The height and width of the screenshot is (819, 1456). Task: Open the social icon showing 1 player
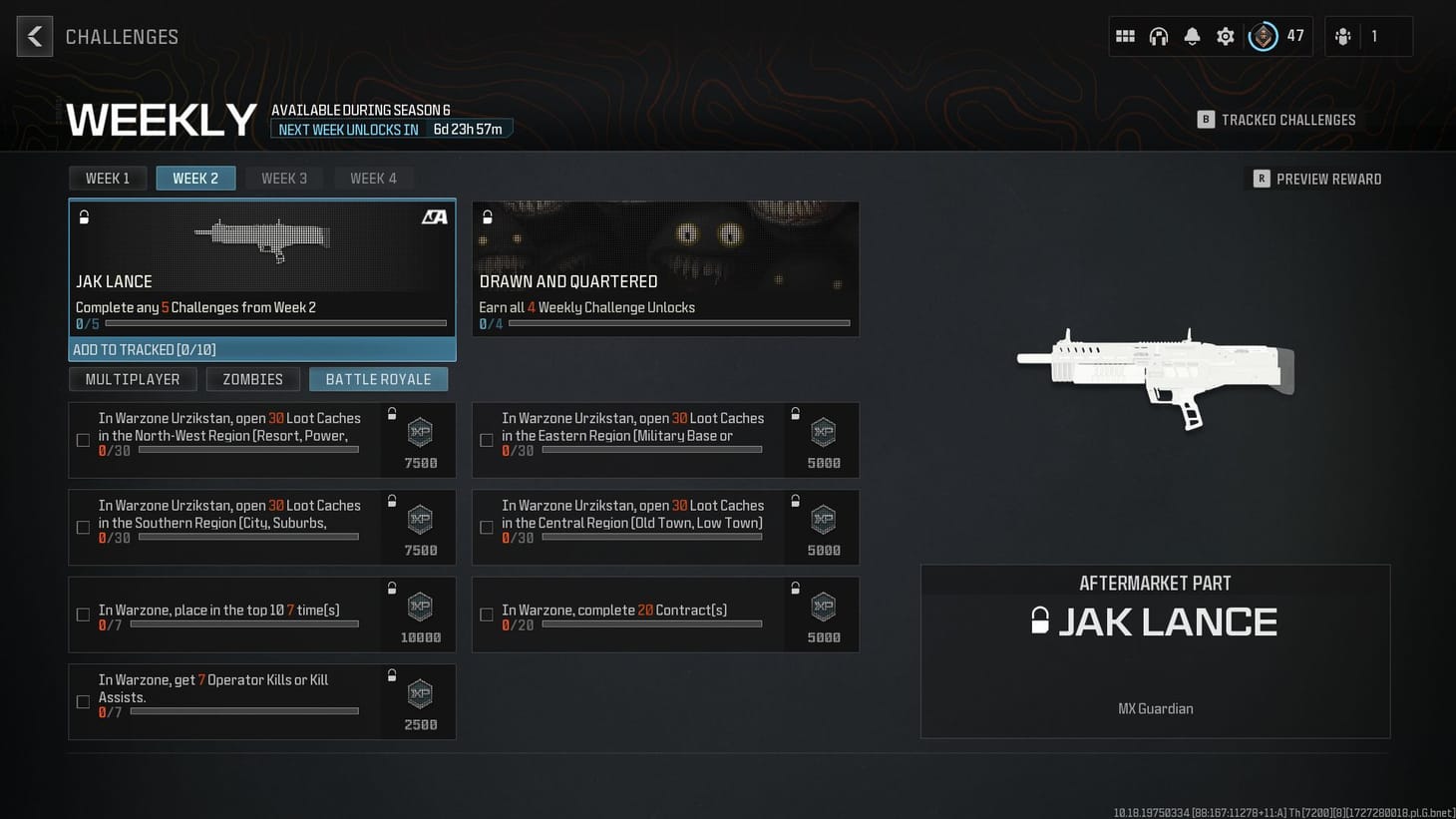click(x=1343, y=35)
